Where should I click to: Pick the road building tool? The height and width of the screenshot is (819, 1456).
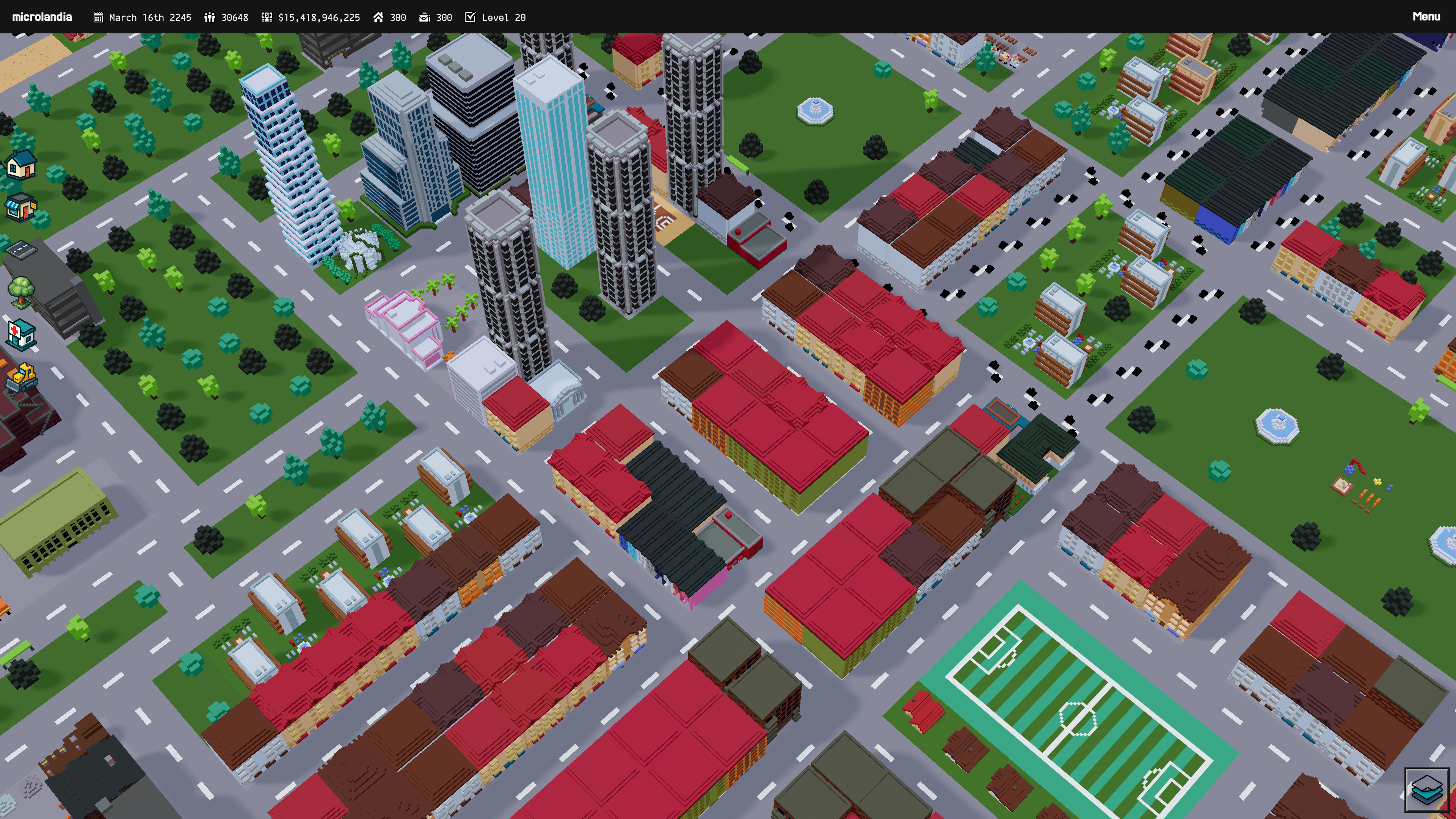point(21,249)
